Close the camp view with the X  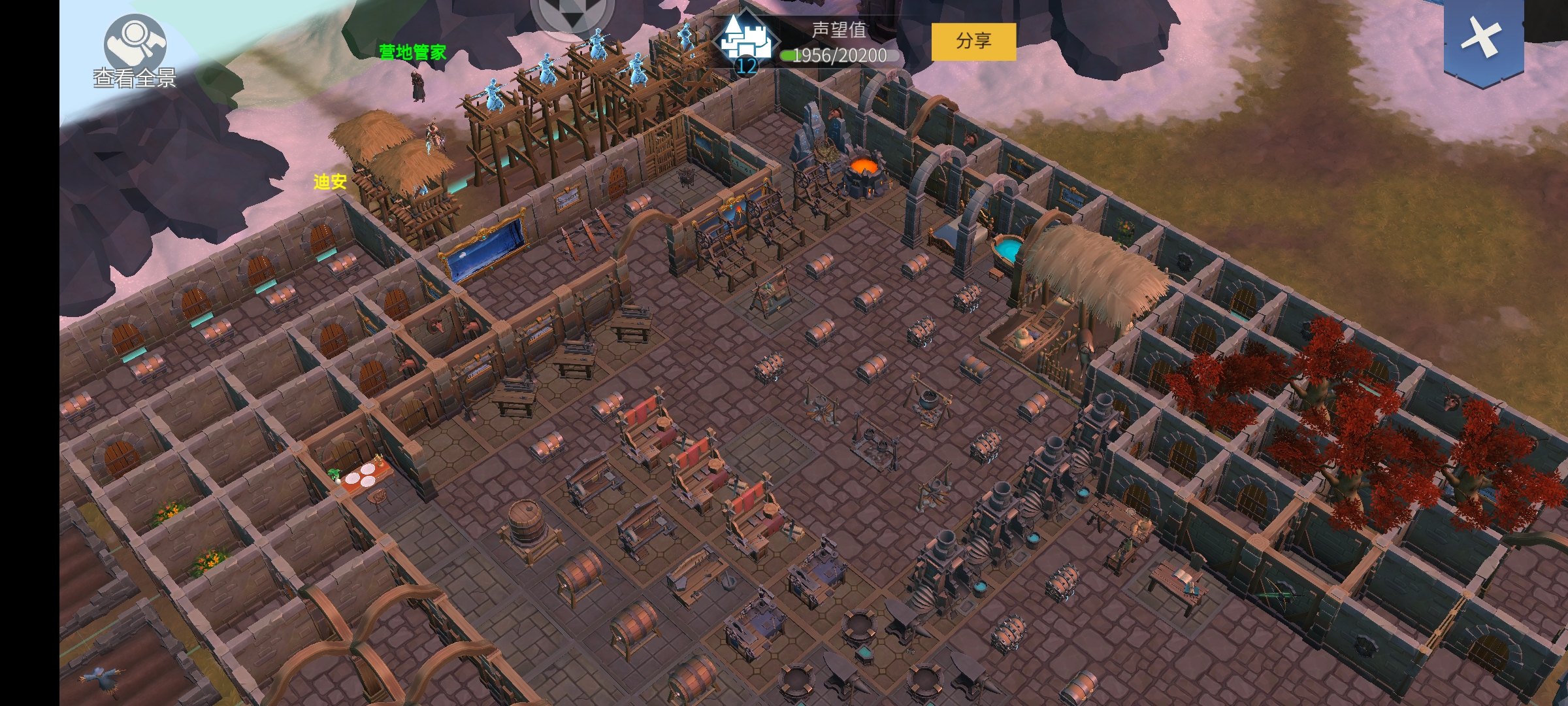(1483, 39)
